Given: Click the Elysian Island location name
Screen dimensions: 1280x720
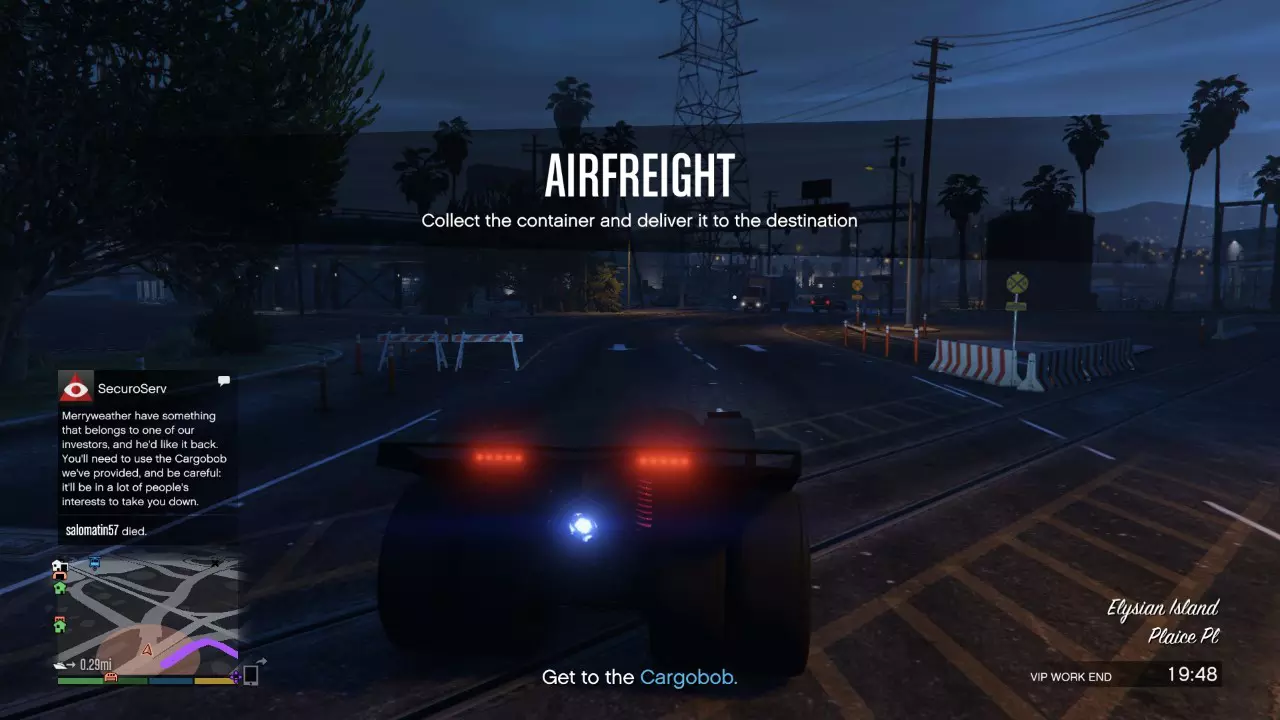Looking at the screenshot, I should point(1163,608).
